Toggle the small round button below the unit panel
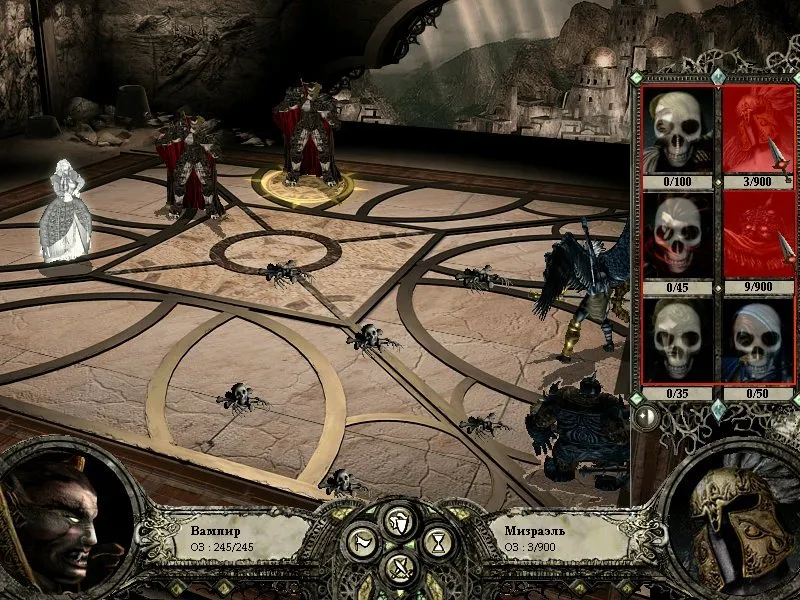The height and width of the screenshot is (600, 800). pos(647,417)
